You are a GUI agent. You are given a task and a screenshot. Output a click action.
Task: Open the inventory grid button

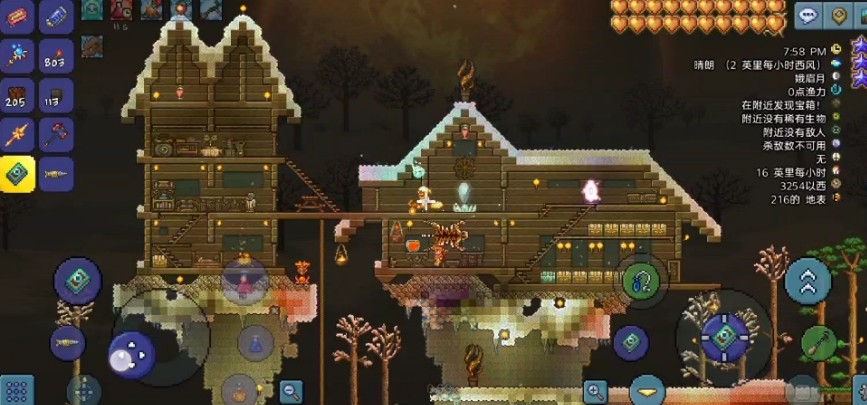click(17, 389)
